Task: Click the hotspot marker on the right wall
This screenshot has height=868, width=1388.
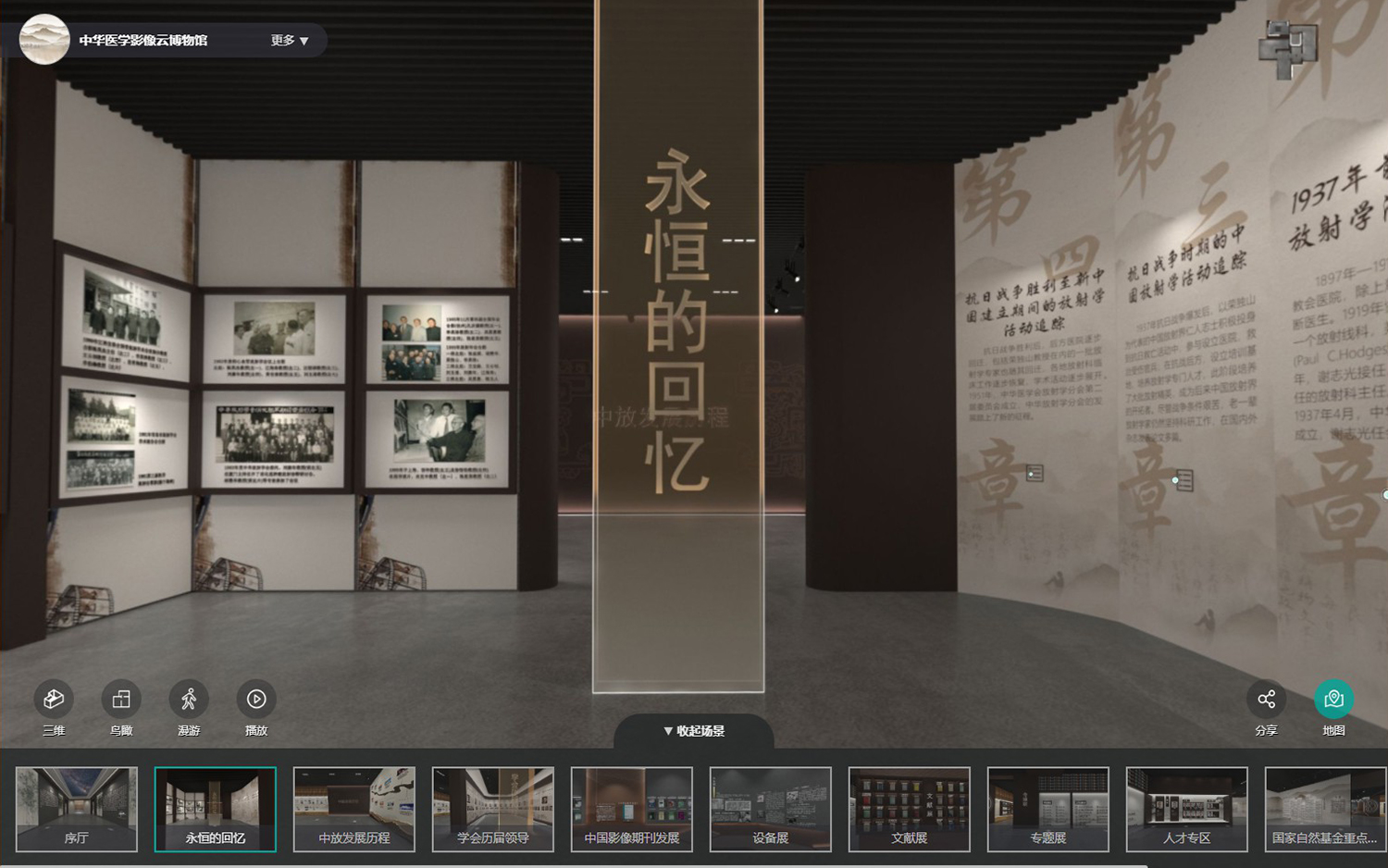Action: pos(1035,475)
